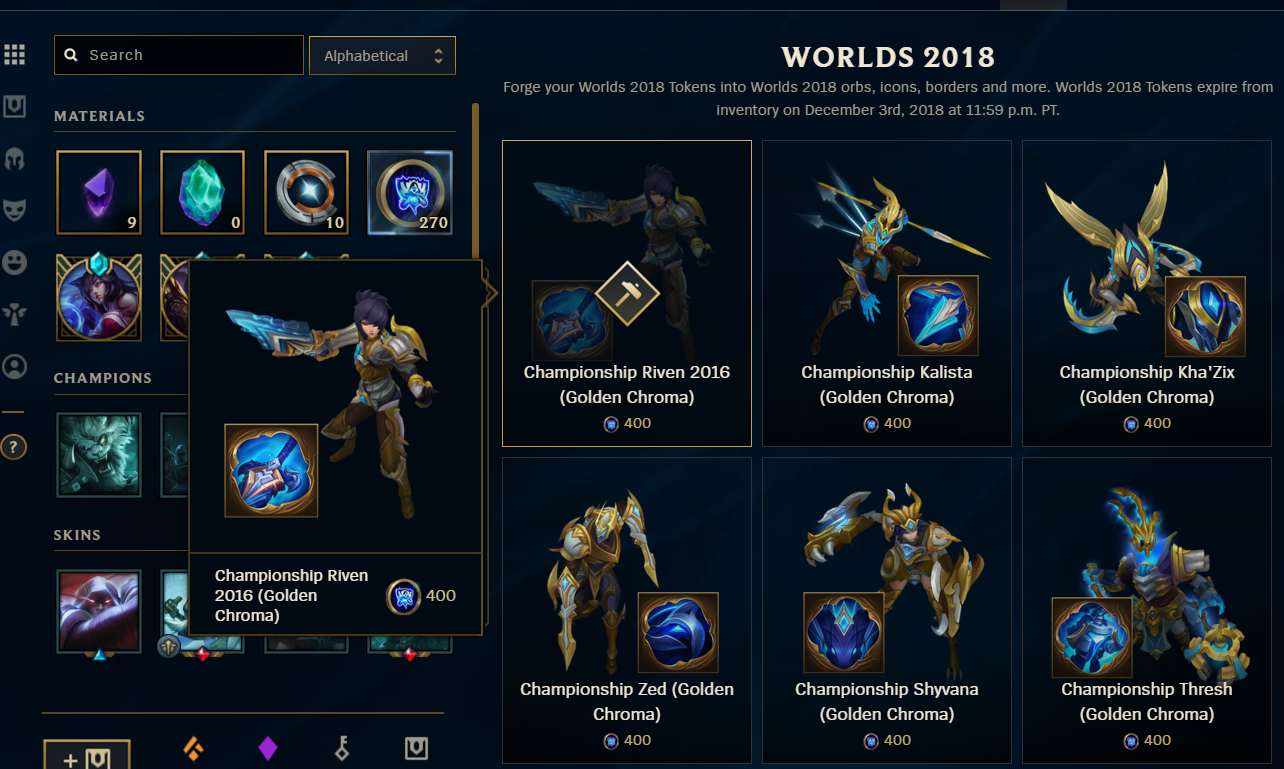Select the Worlds 2018 token showing 270
This screenshot has width=1284, height=769.
coord(410,192)
